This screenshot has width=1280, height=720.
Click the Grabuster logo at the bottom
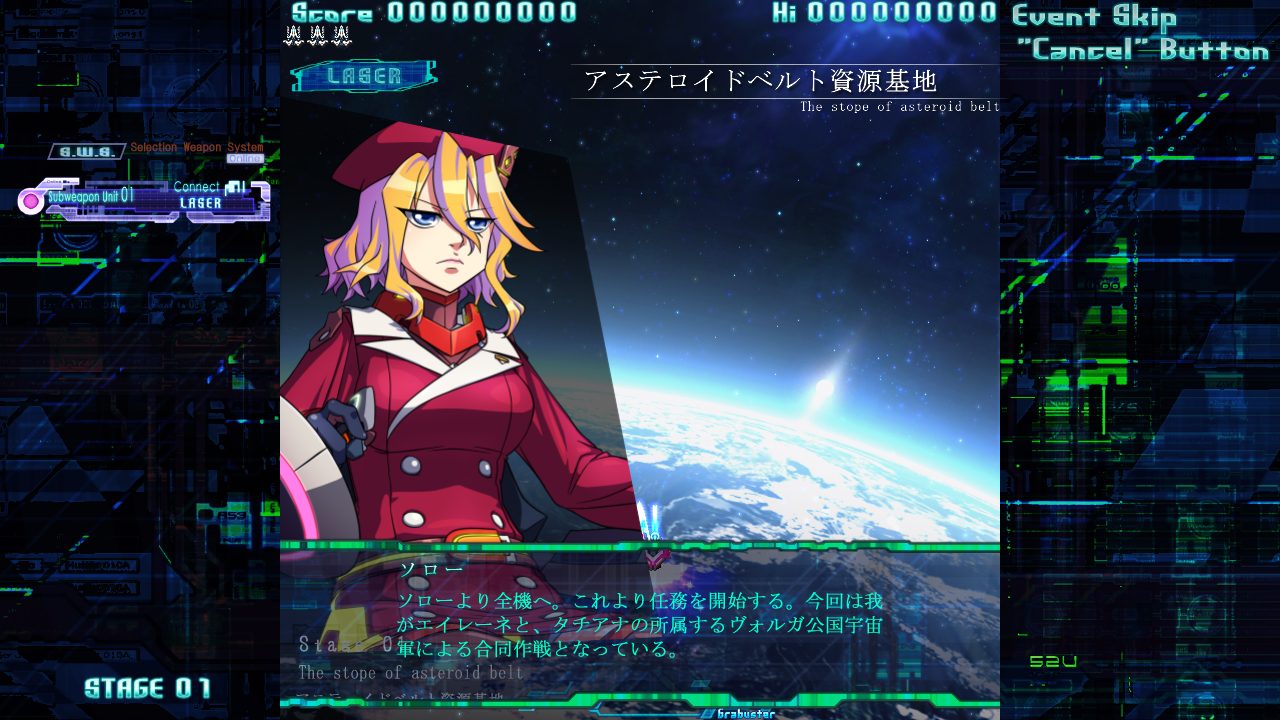pyautogui.click(x=736, y=713)
